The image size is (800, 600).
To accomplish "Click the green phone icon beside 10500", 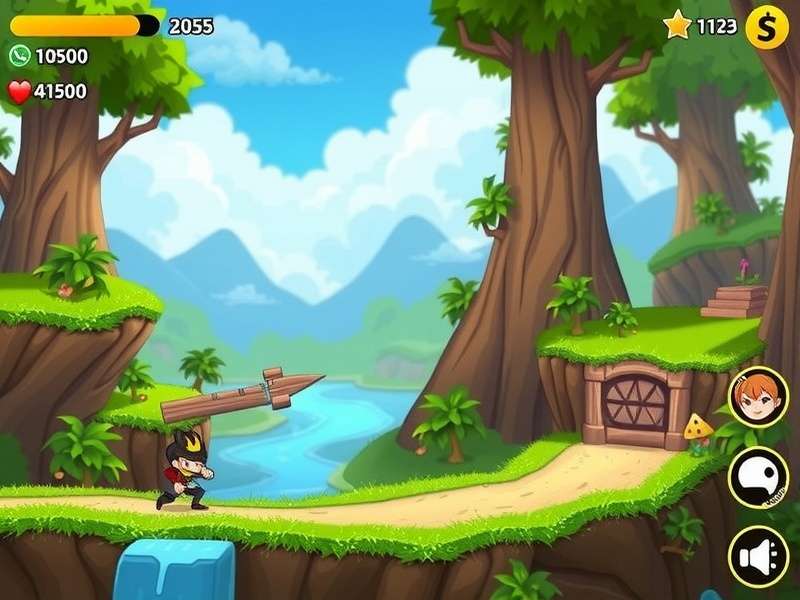I will 19,56.
